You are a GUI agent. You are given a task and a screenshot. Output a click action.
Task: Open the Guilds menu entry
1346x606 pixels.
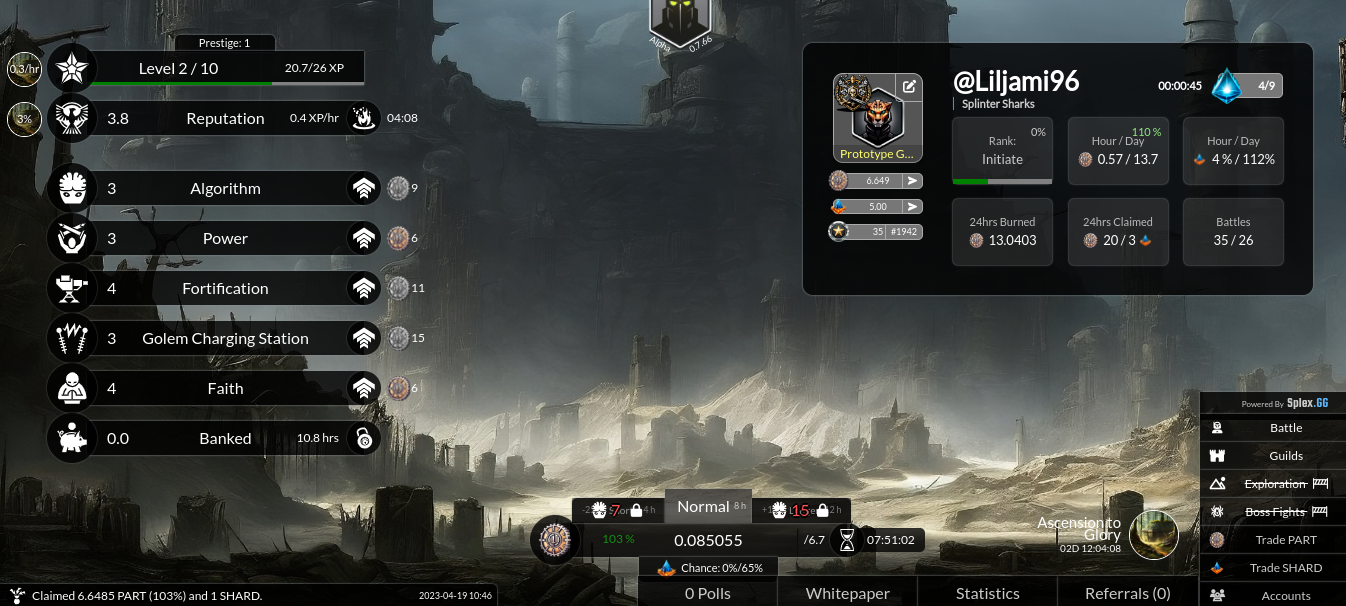click(x=1285, y=456)
